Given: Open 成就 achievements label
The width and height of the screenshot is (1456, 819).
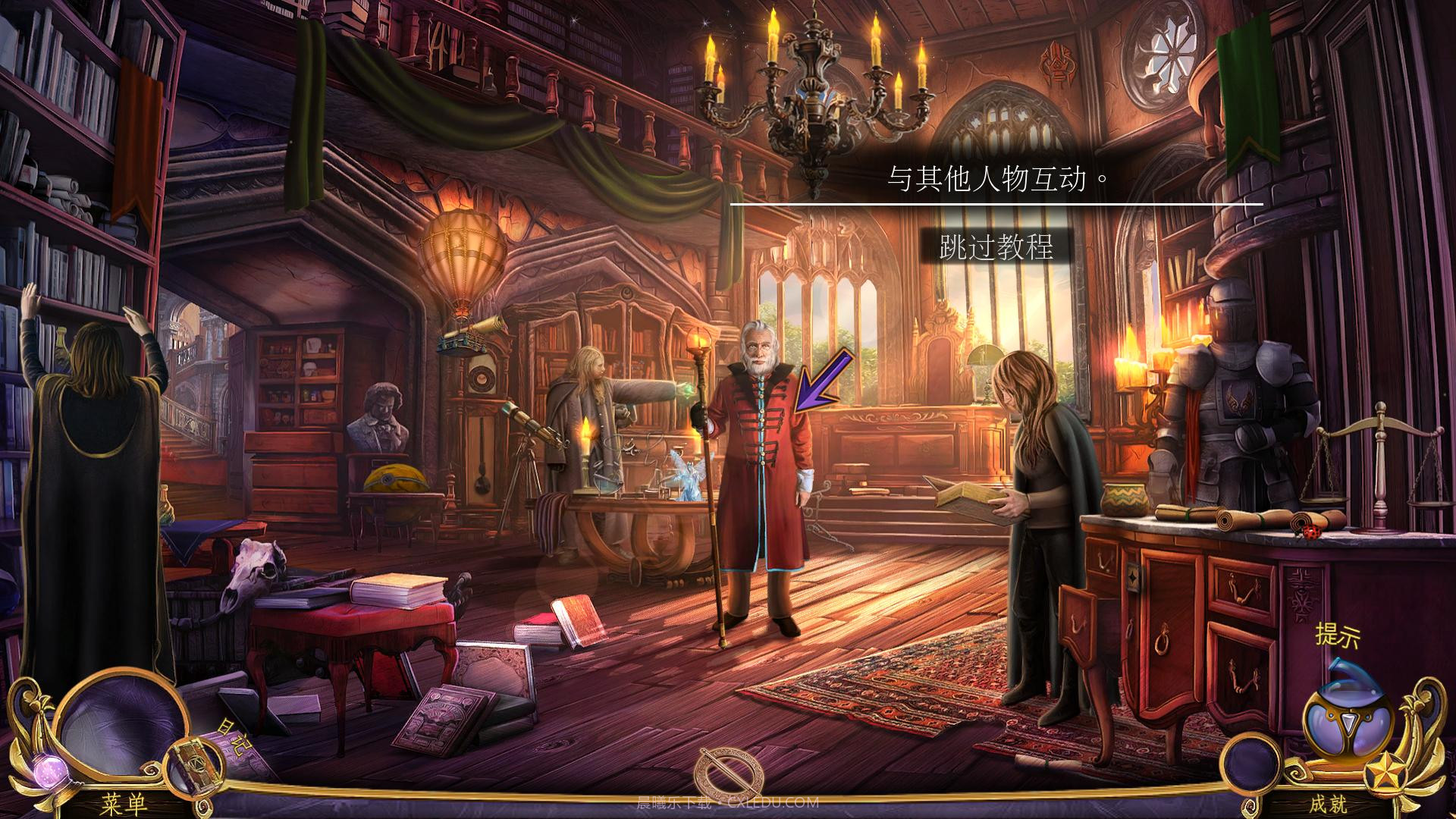Looking at the screenshot, I should (1327, 804).
